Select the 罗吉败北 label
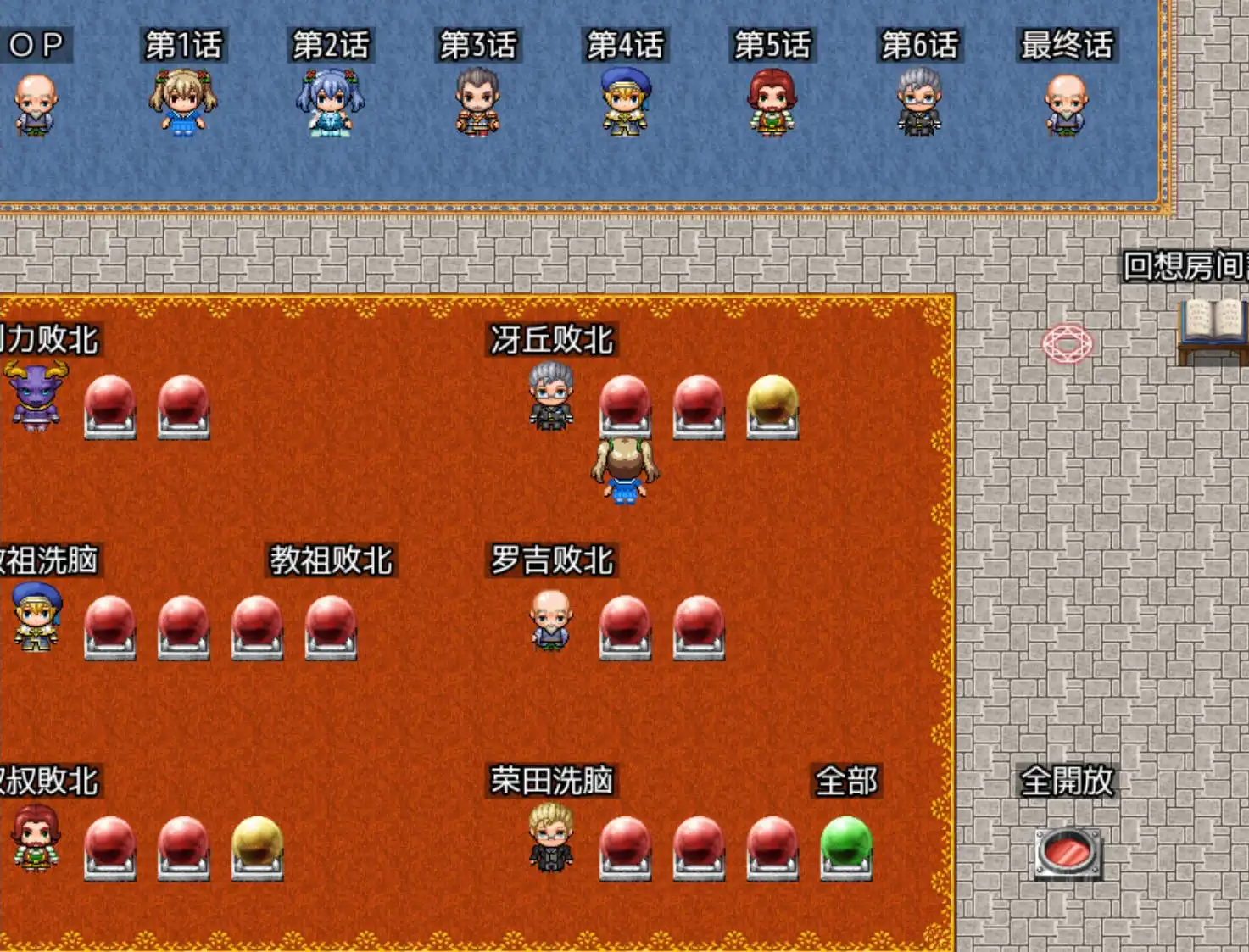This screenshot has height=952, width=1249. [553, 558]
